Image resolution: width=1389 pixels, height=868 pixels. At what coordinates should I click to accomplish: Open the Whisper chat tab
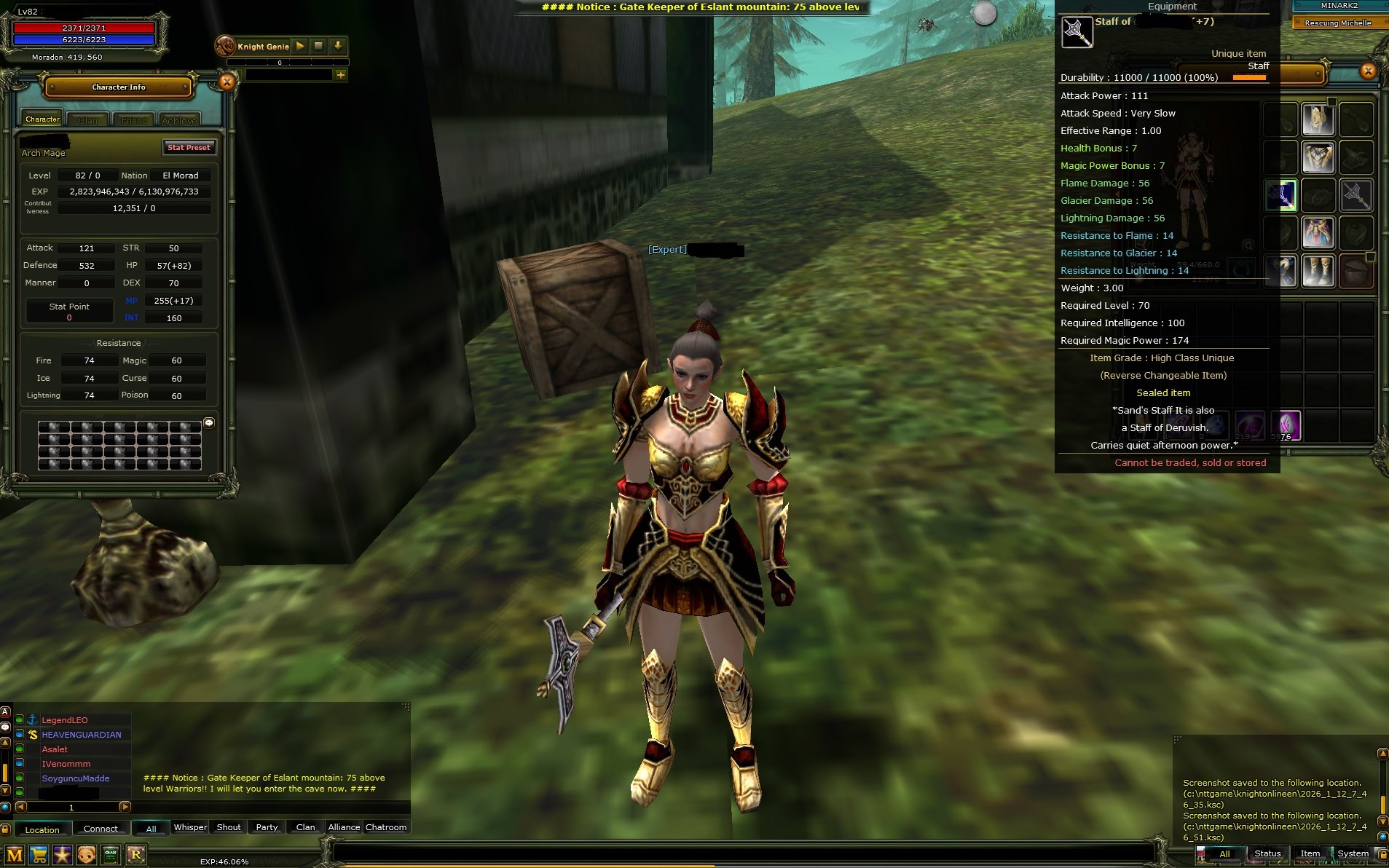(190, 826)
